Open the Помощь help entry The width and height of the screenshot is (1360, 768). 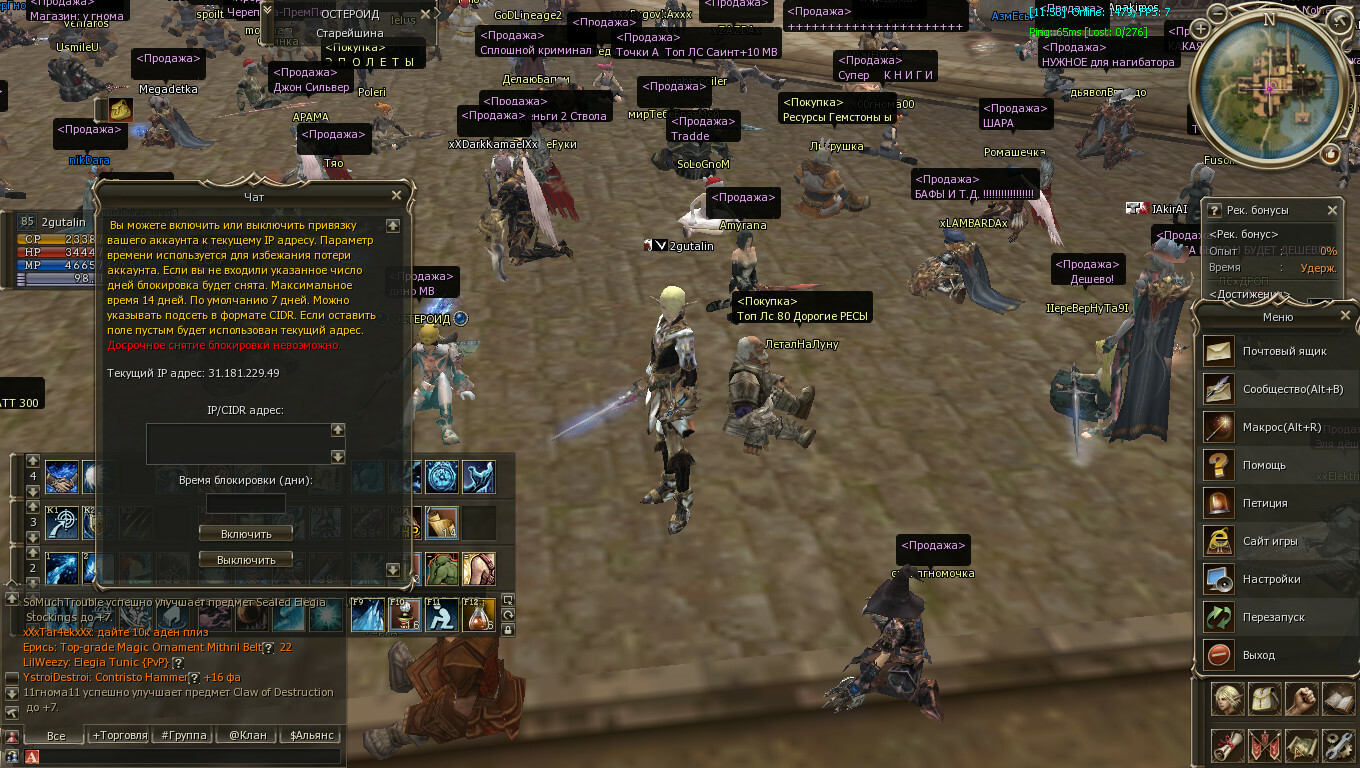(1264, 466)
